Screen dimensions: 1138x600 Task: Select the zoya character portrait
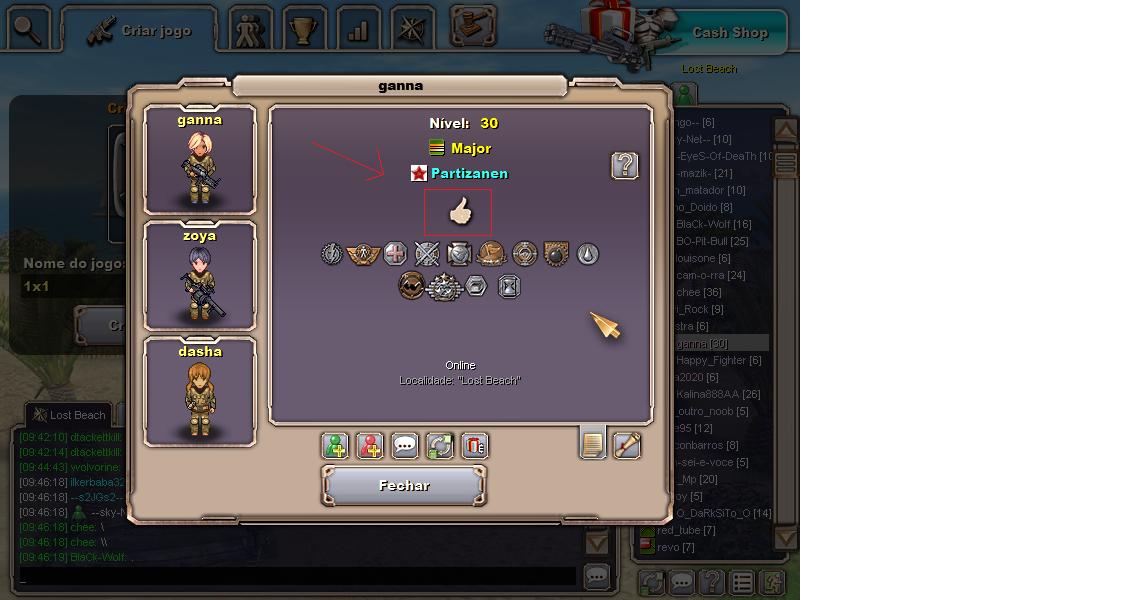200,276
